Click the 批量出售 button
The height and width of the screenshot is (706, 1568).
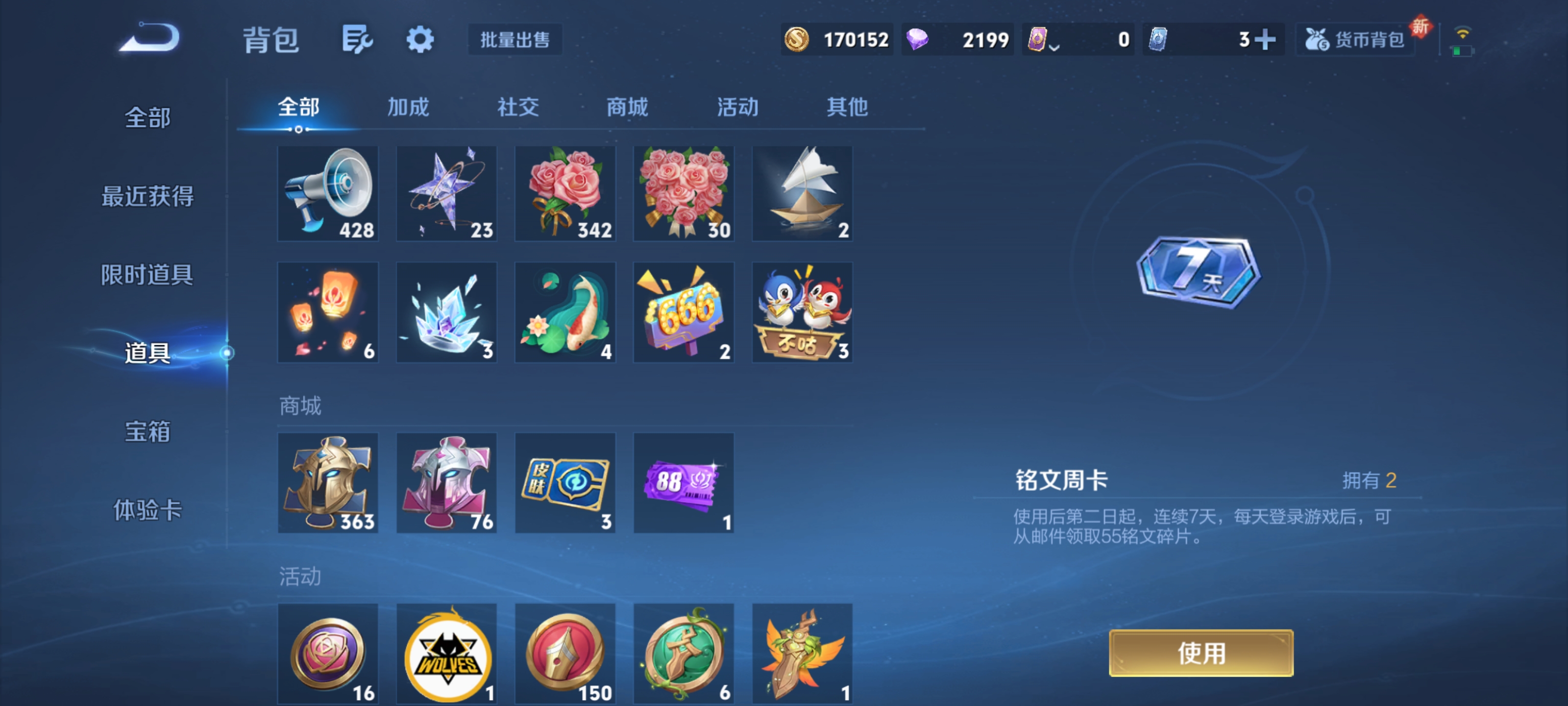click(514, 40)
